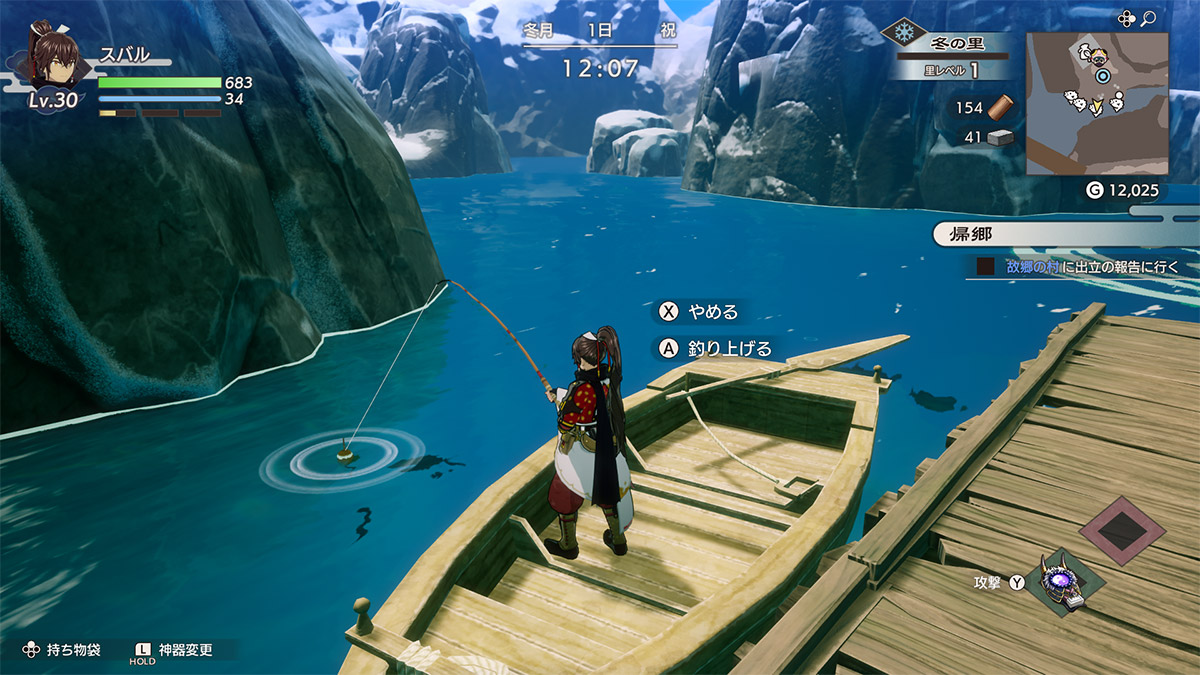Open the 持ち物袋 inventory bag
The height and width of the screenshot is (675, 1200).
(x=63, y=650)
